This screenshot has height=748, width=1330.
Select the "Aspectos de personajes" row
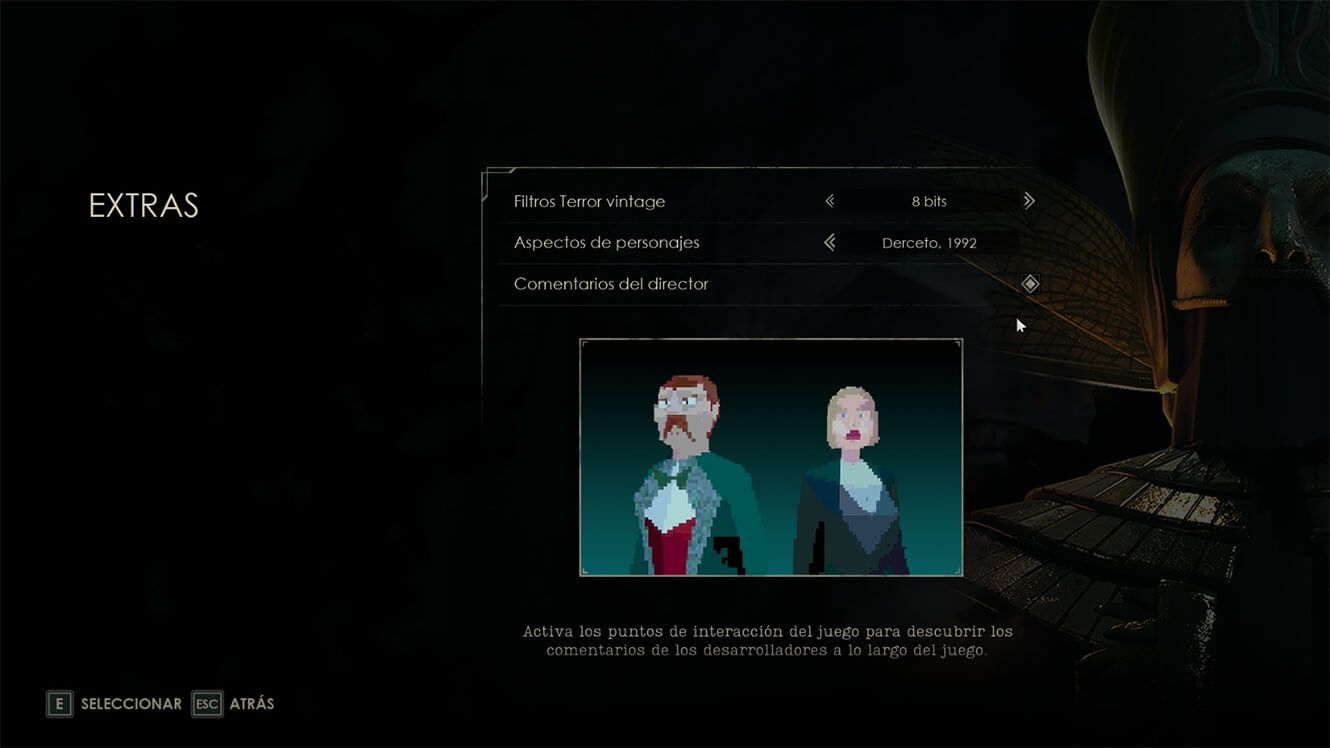pyautogui.click(x=606, y=242)
